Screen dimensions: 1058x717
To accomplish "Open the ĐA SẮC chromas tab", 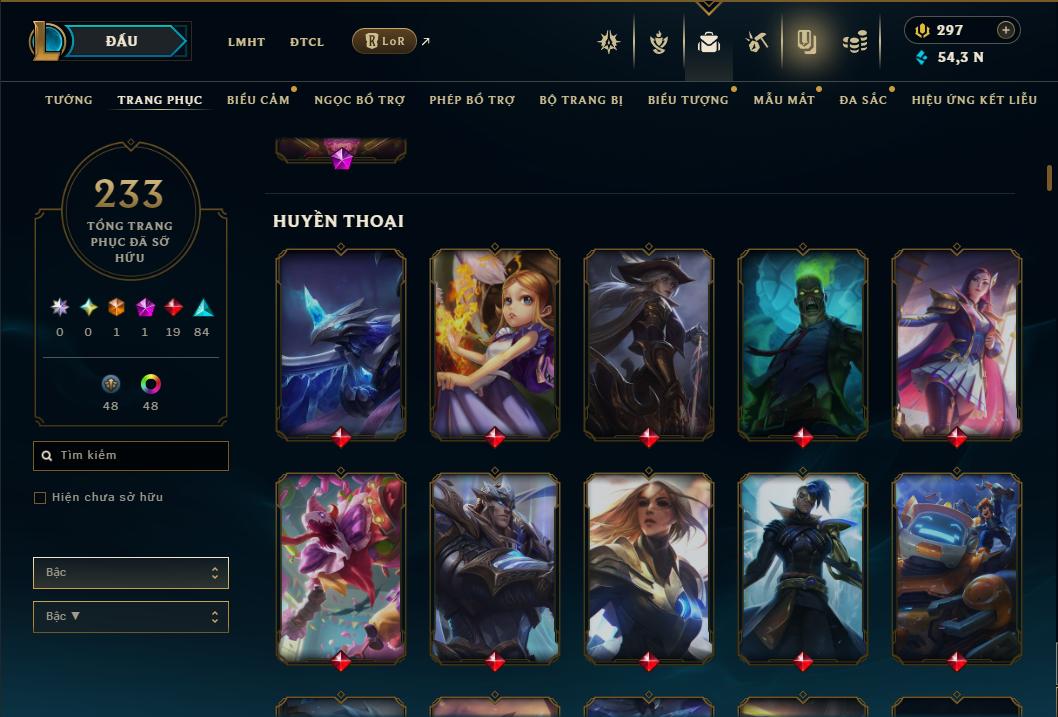I will click(863, 100).
